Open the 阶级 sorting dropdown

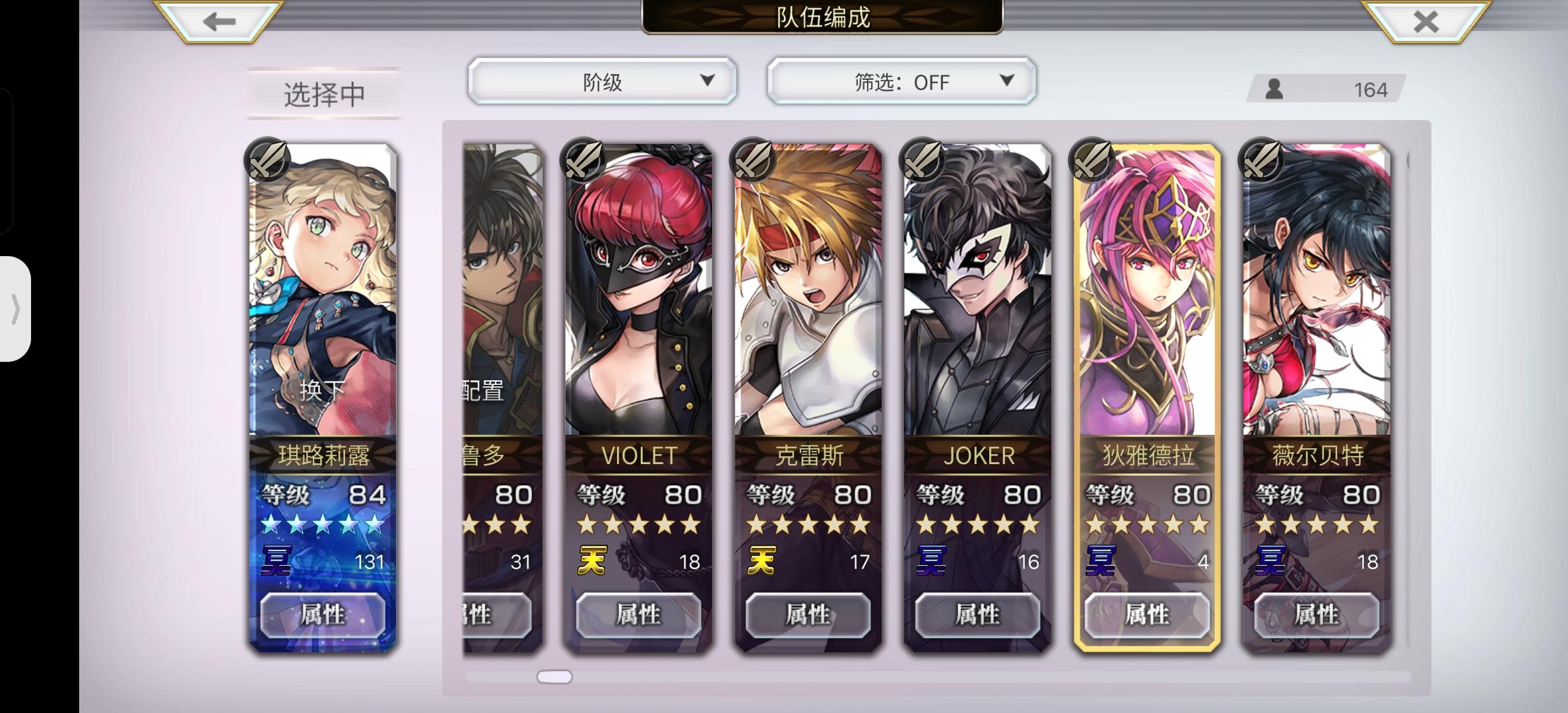click(602, 81)
